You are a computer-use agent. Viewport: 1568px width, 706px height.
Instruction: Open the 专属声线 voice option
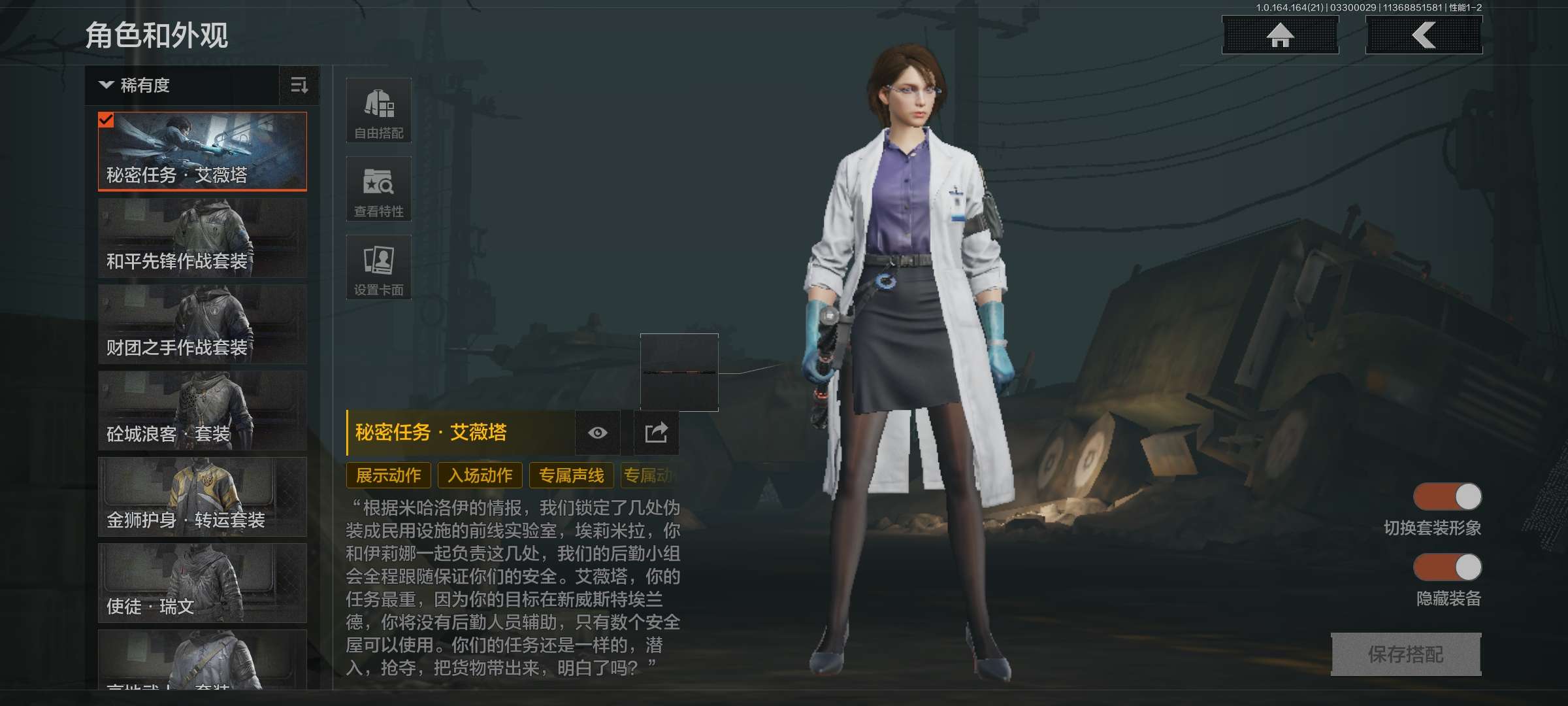(570, 477)
